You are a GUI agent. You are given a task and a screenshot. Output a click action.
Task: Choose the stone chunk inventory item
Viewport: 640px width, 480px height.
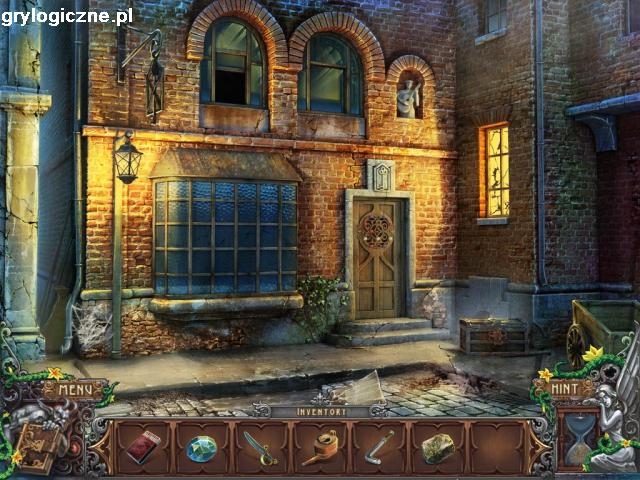point(438,448)
